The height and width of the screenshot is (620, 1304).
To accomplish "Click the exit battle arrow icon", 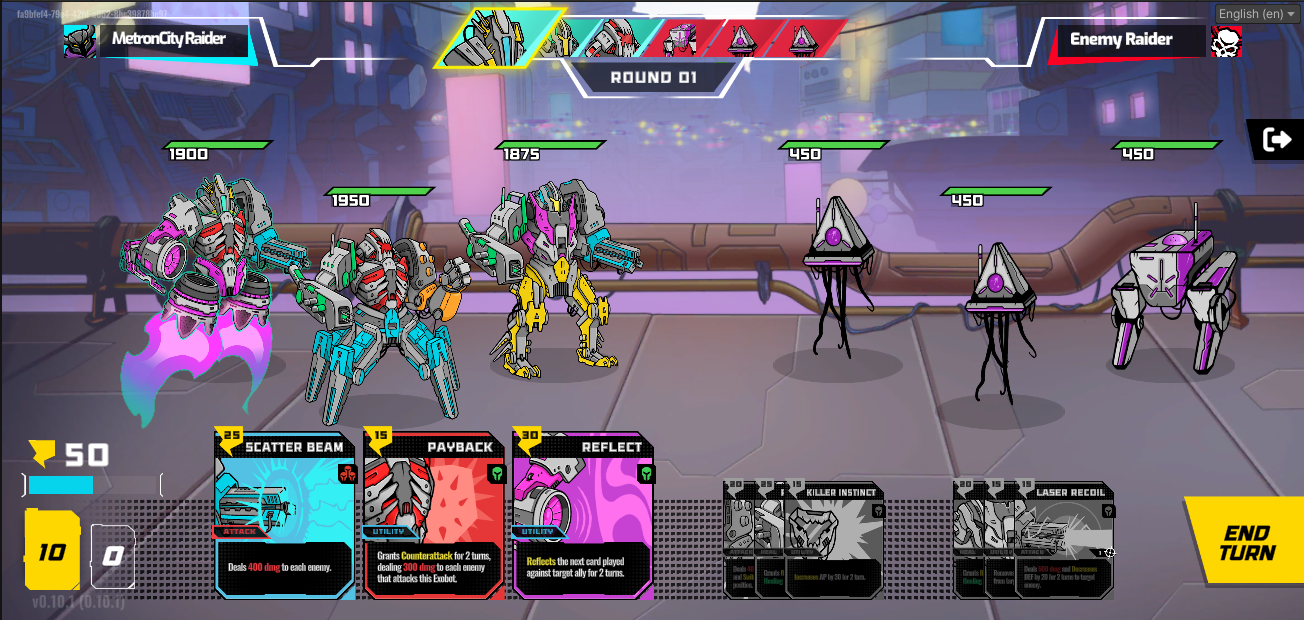I will pos(1277,140).
